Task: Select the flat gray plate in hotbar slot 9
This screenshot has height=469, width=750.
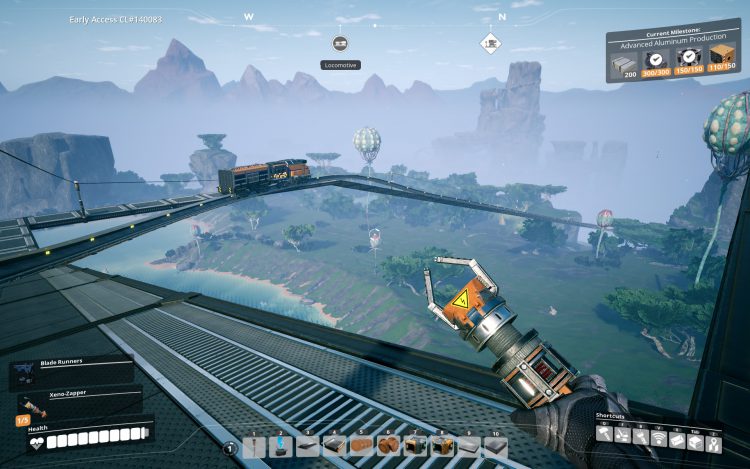Action: coord(467,445)
